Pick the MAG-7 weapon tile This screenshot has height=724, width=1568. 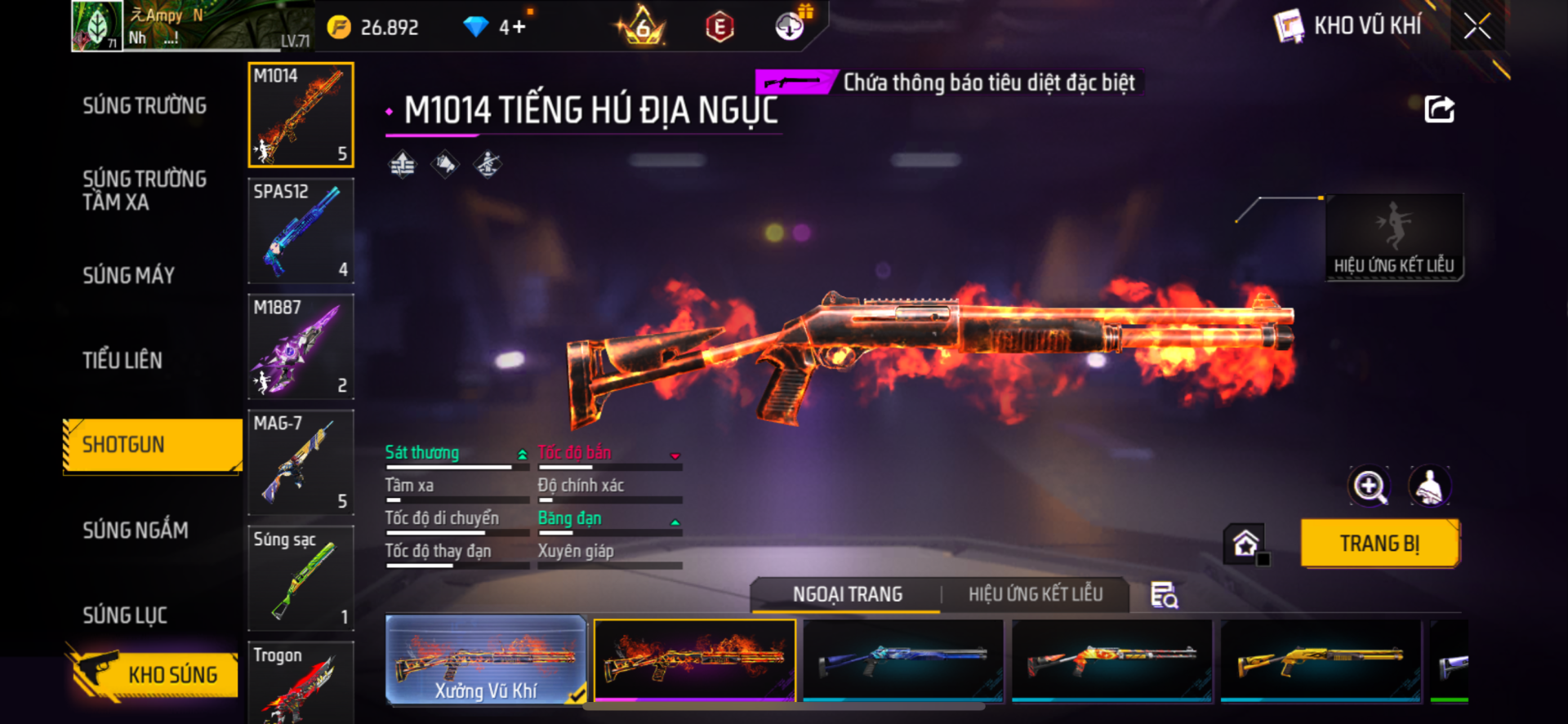click(x=301, y=462)
